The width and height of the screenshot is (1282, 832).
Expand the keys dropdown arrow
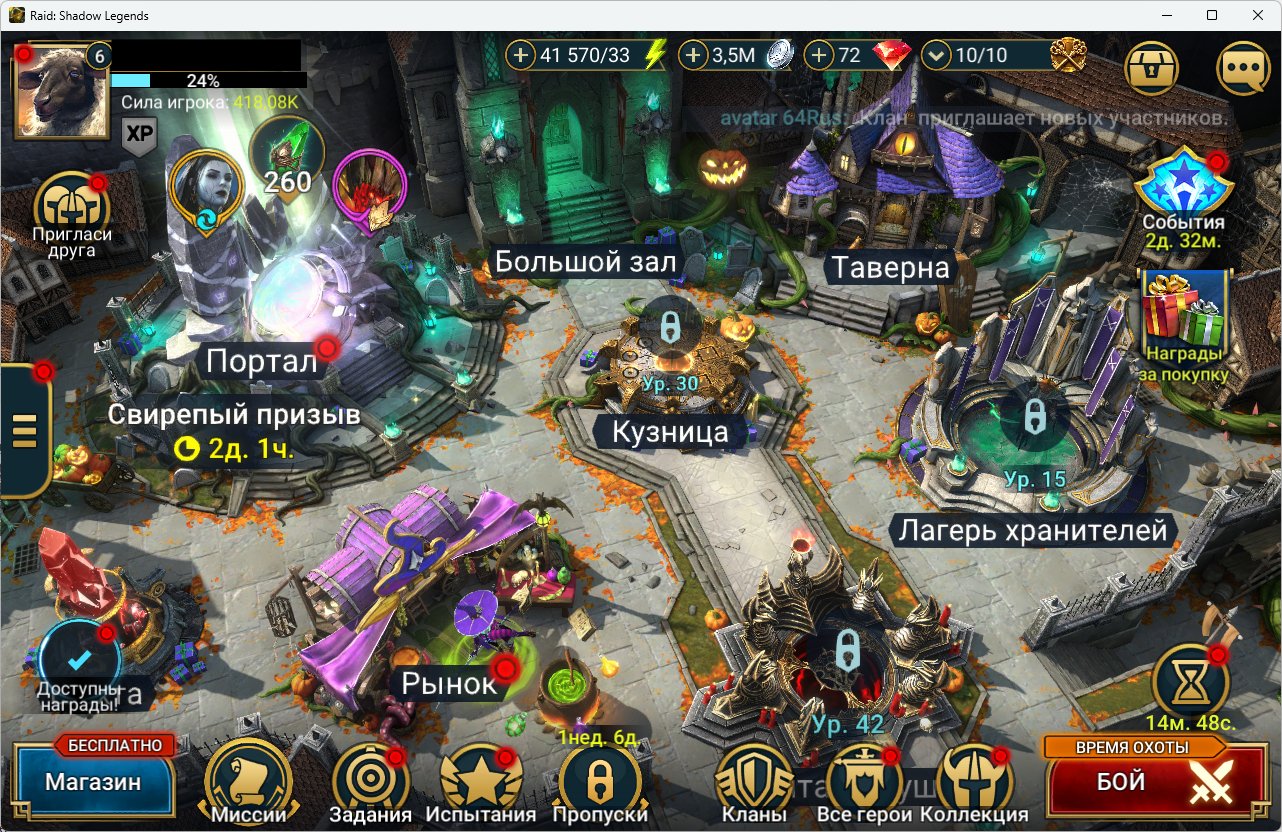935,55
